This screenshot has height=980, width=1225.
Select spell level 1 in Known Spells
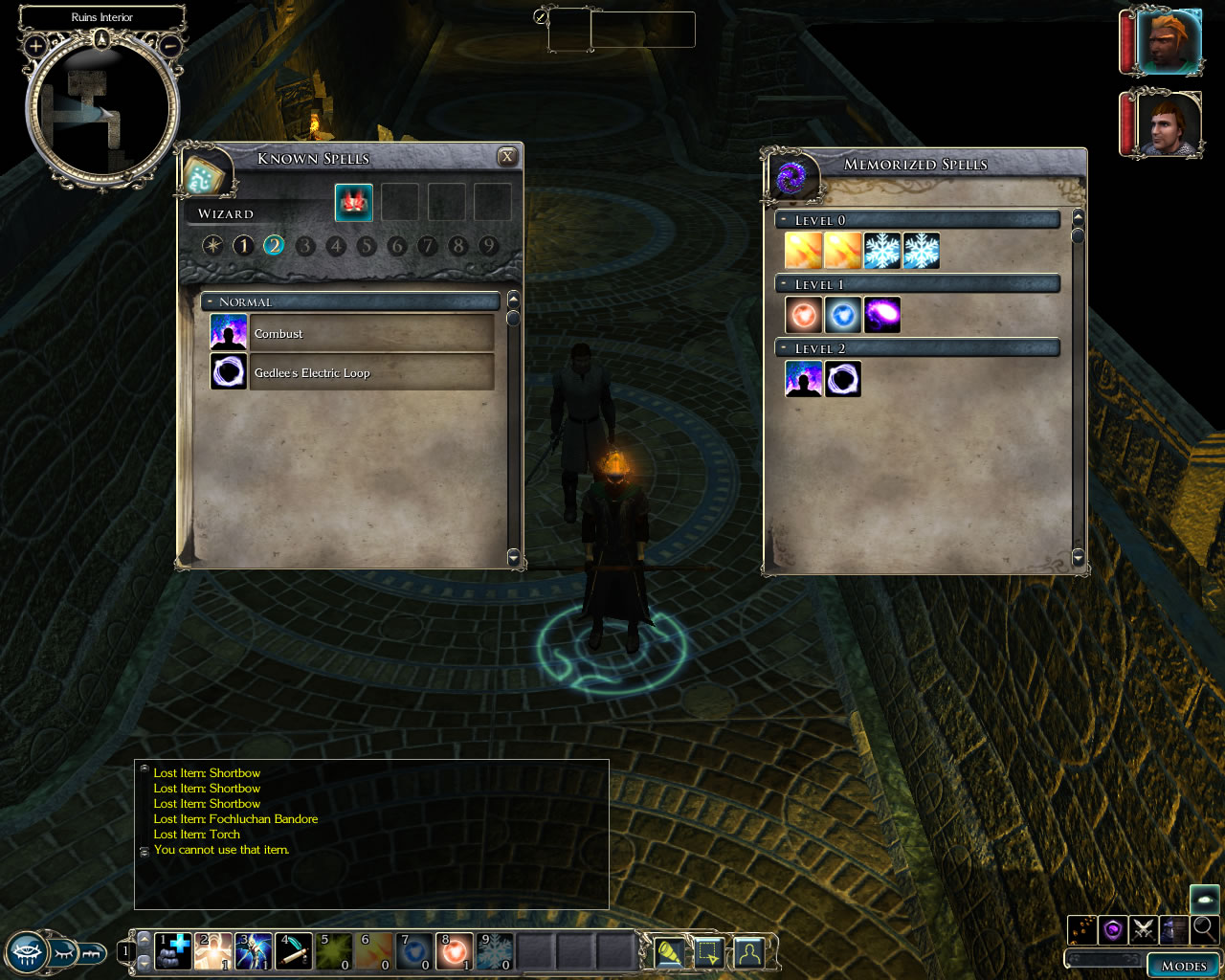pyautogui.click(x=243, y=246)
